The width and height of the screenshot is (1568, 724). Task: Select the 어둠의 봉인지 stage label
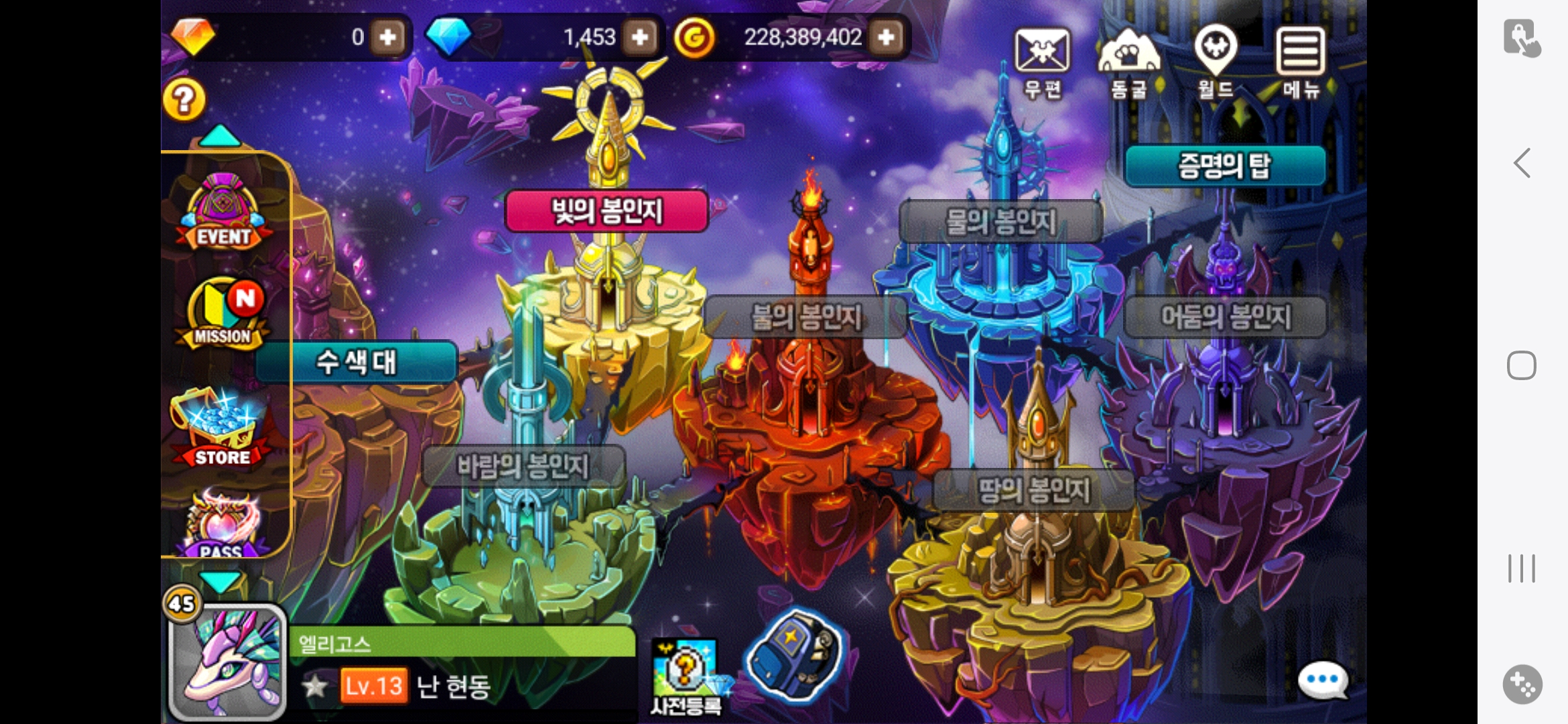pos(1226,317)
